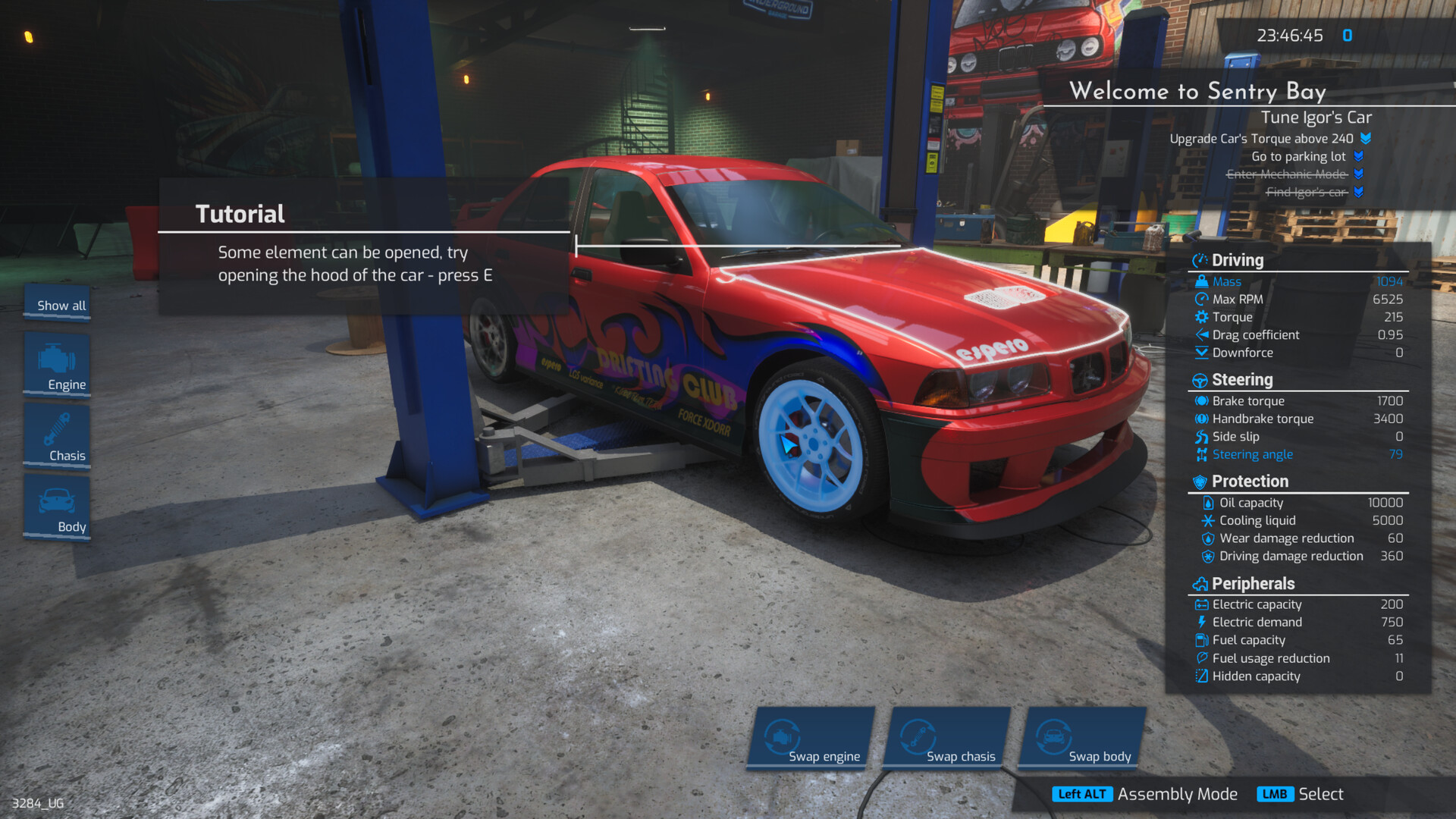Click the Steering angle icon
This screenshot has width=1456, height=819.
[1203, 454]
